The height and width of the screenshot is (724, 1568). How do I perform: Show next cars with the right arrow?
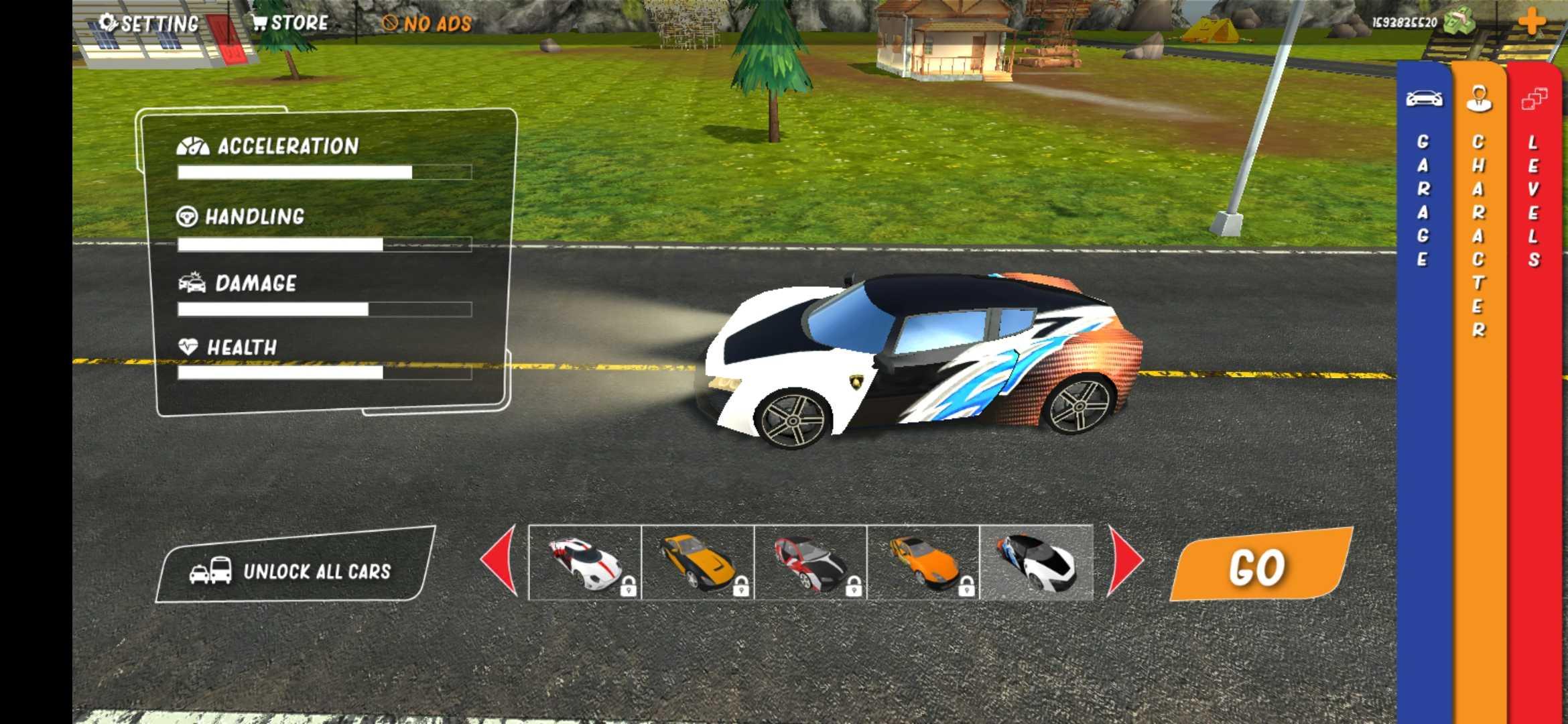[1125, 560]
